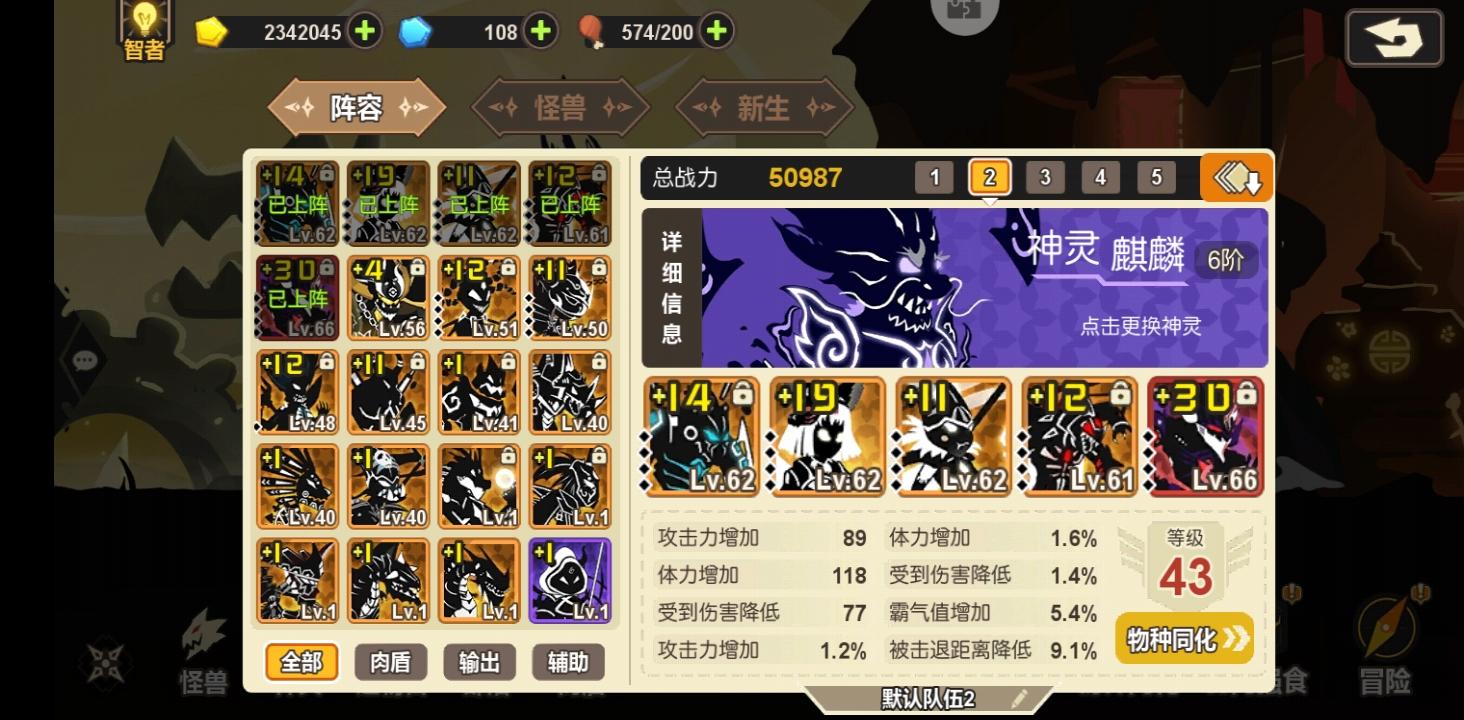Select team slot 1
The width and height of the screenshot is (1464, 720).
click(934, 177)
